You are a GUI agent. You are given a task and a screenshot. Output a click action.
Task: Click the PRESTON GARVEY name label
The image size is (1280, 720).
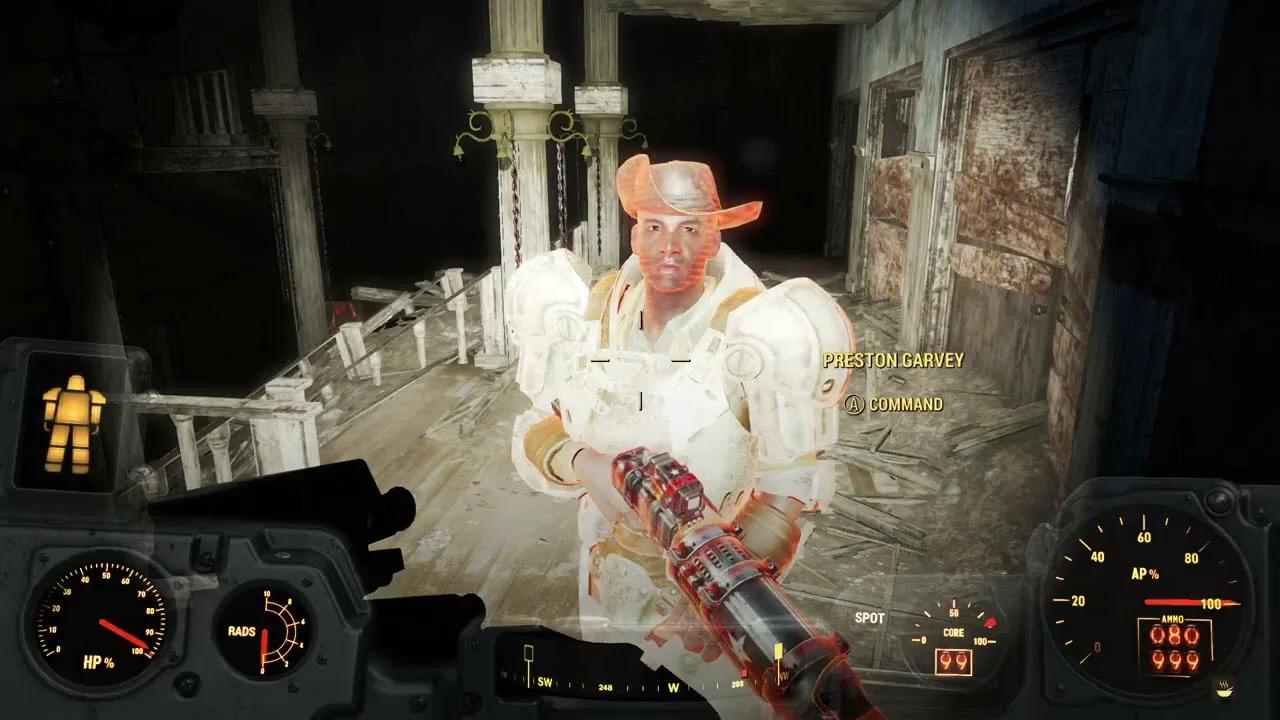893,361
